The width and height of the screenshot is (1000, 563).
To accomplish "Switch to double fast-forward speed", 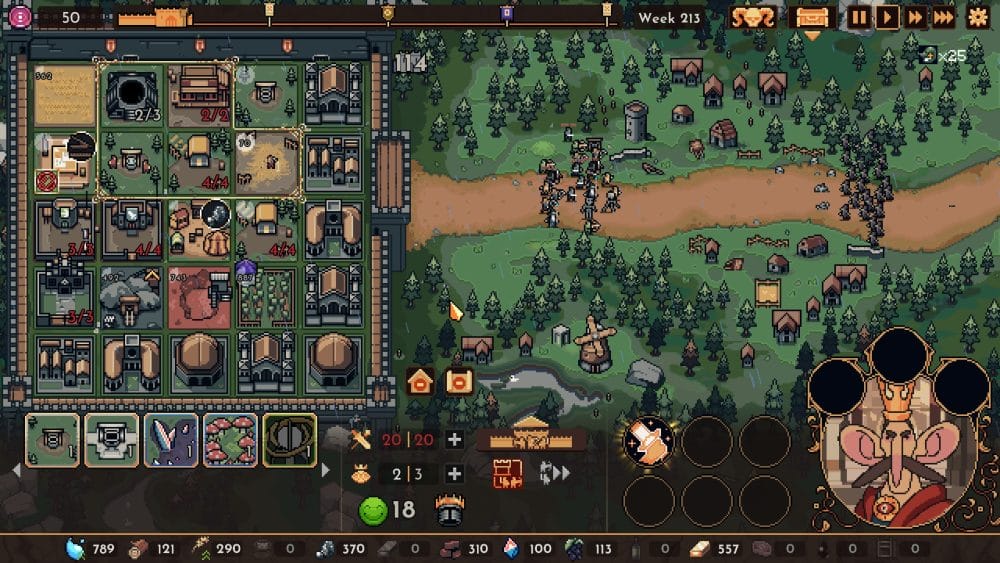I will pyautogui.click(x=914, y=17).
